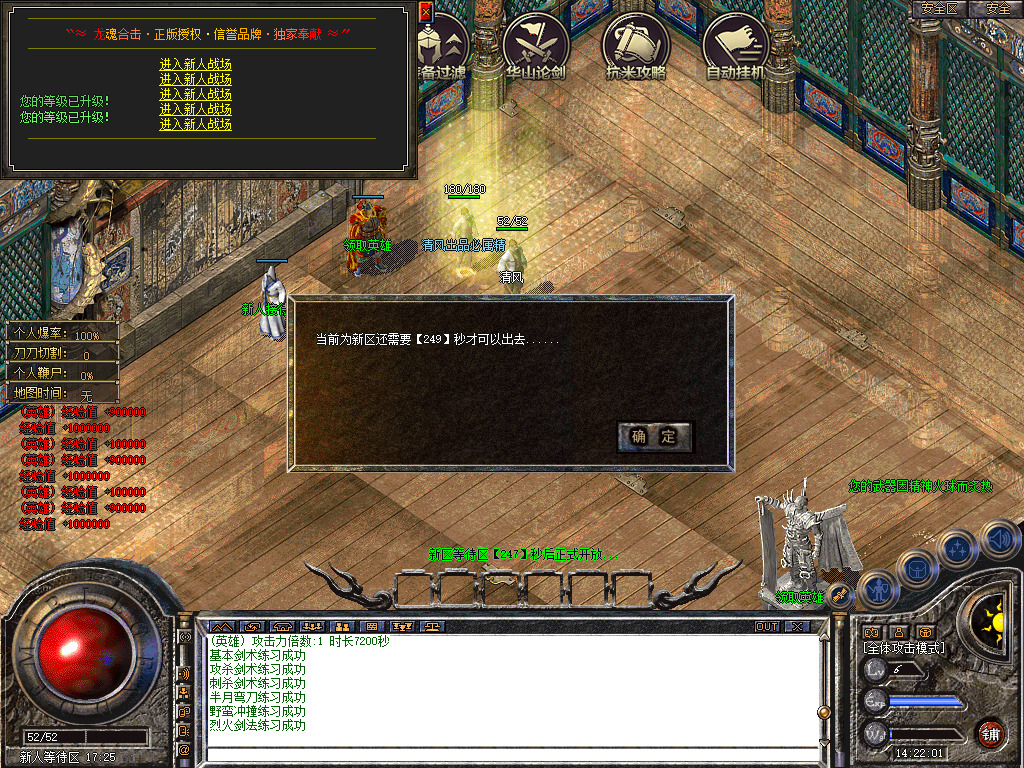The width and height of the screenshot is (1024, 768).
Task: Close the top-left announcement panel
Action: click(x=425, y=12)
